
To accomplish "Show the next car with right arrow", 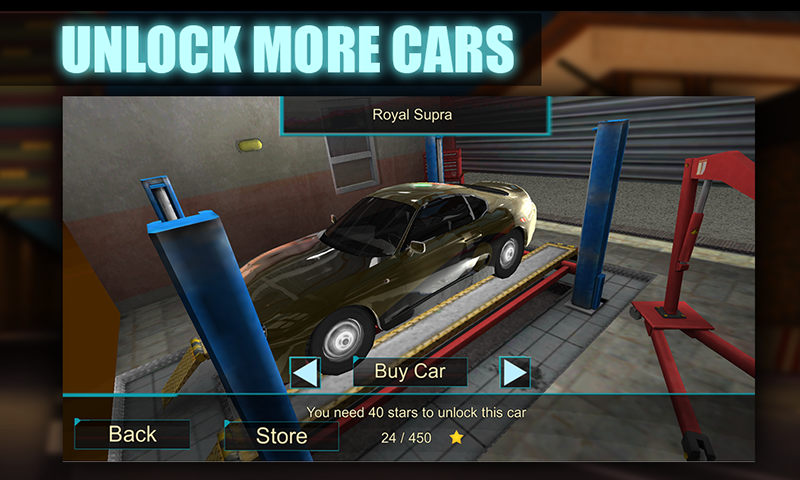I will click(x=514, y=373).
